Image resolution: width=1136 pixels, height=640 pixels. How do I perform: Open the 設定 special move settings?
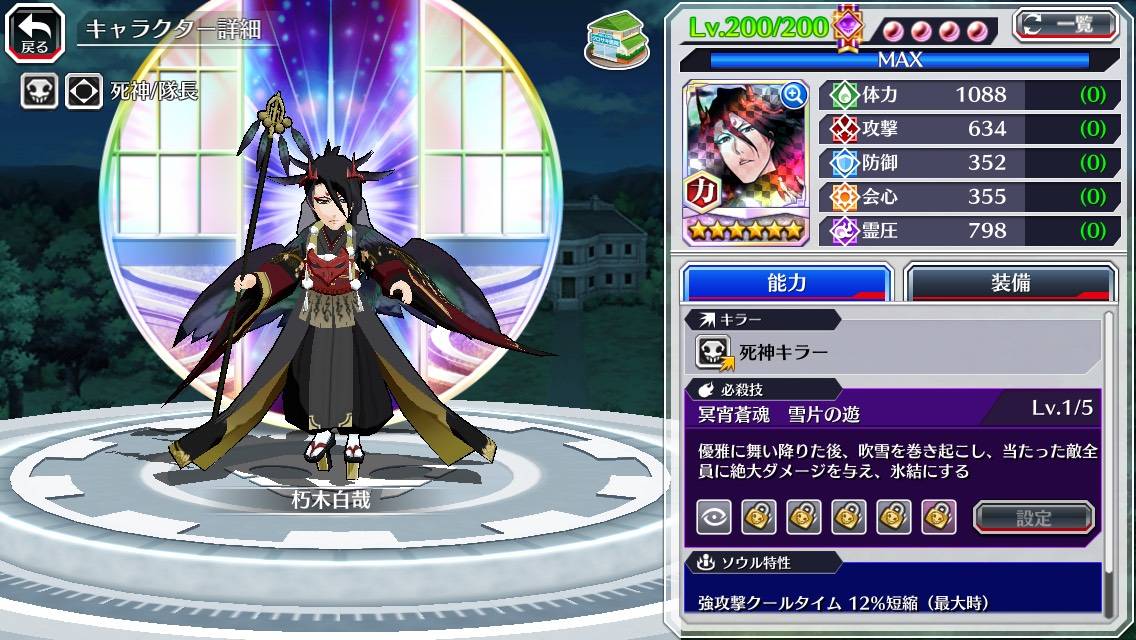pos(1033,517)
